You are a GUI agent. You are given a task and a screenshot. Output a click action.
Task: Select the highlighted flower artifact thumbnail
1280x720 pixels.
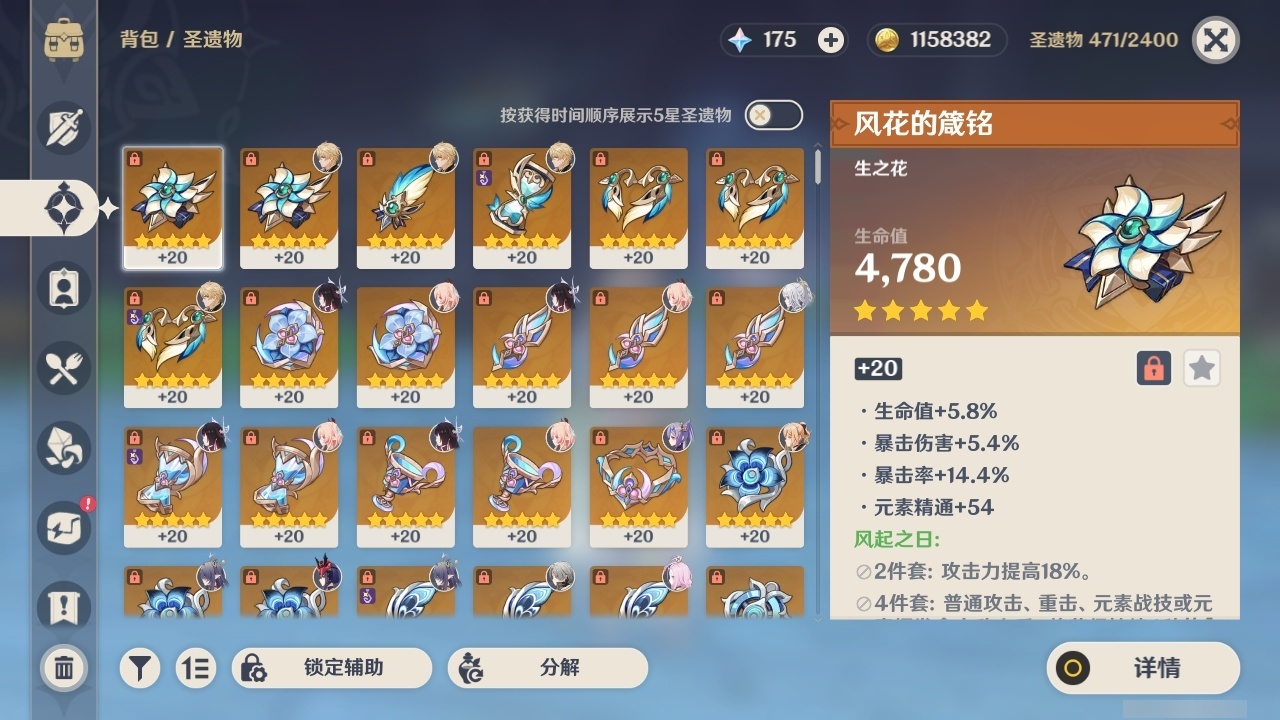(x=173, y=207)
